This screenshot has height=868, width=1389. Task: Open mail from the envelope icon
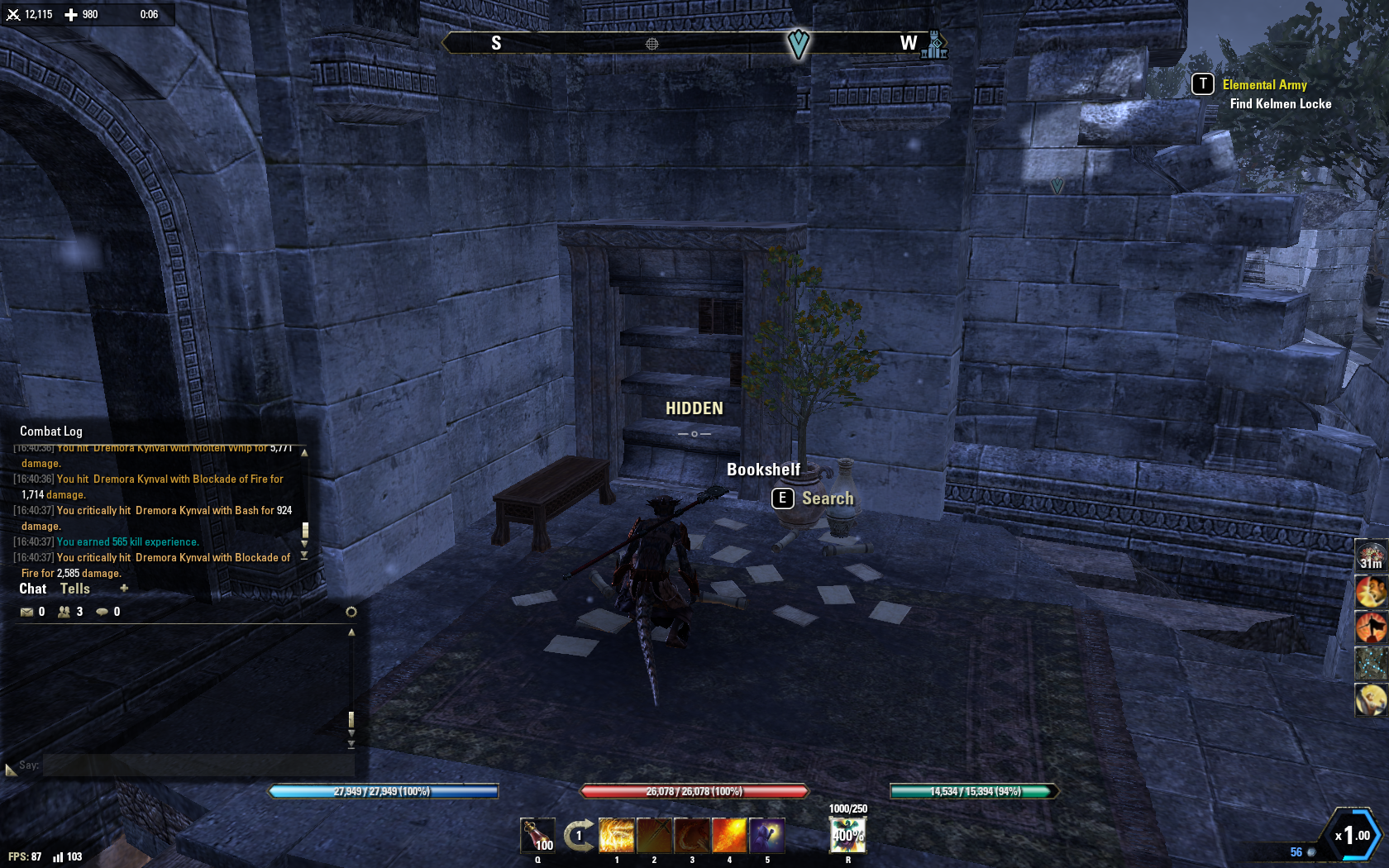click(x=26, y=612)
